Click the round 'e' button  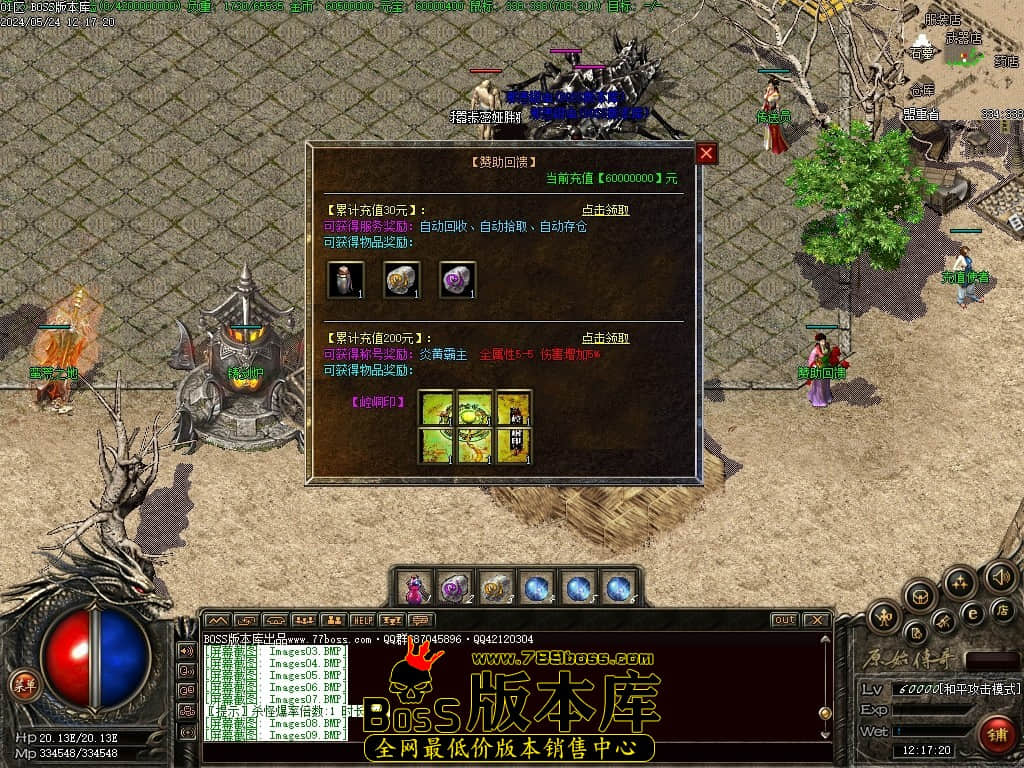coord(972,612)
